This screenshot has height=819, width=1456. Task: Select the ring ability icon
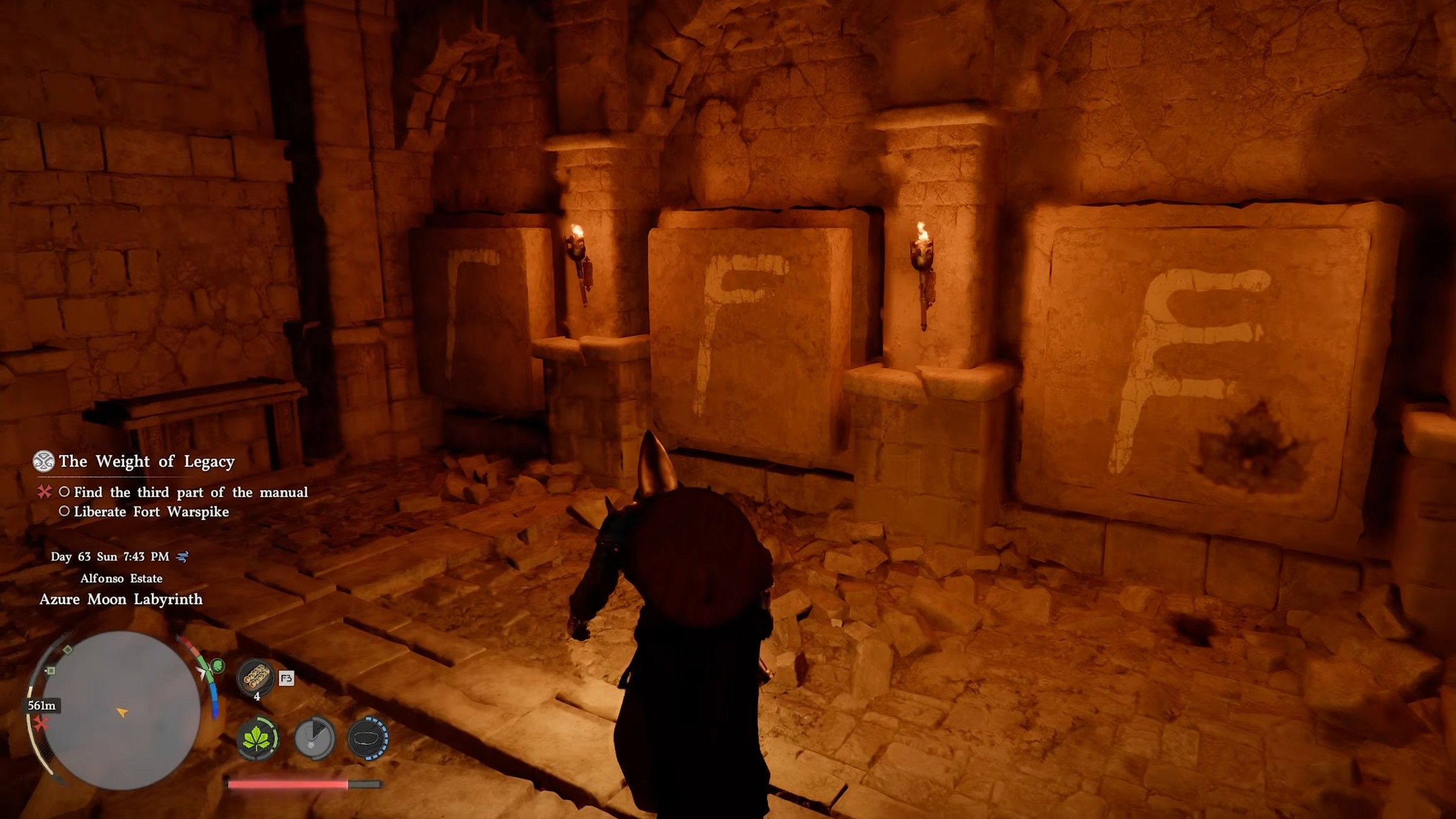368,738
